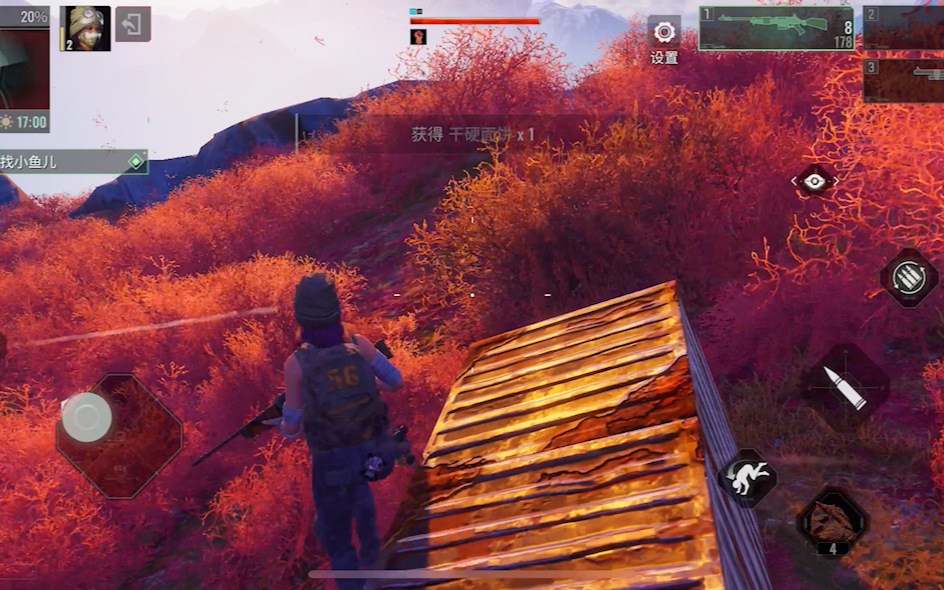Open the 找小鱼儿 quest tracker

(x=72, y=161)
